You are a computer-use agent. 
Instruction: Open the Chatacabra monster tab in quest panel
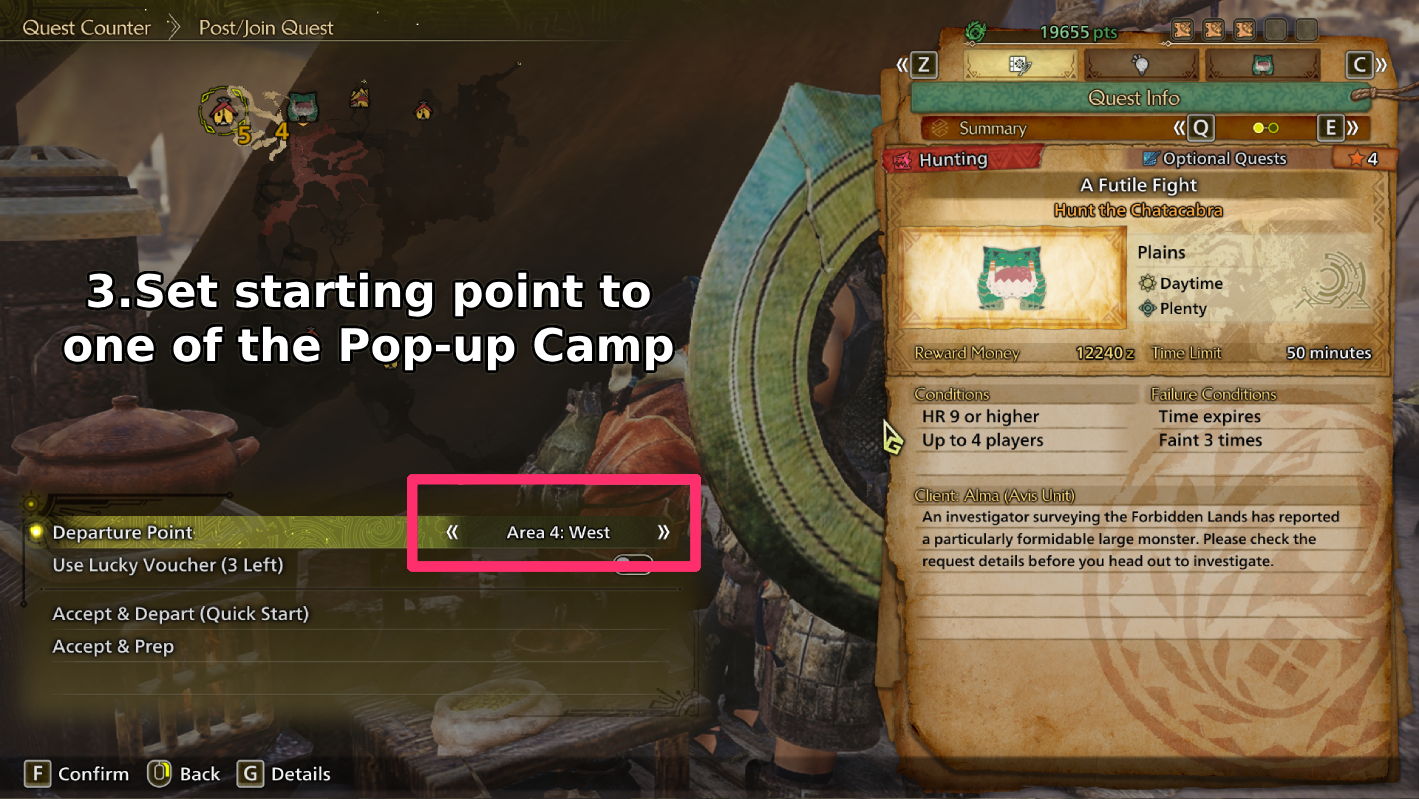point(1262,65)
